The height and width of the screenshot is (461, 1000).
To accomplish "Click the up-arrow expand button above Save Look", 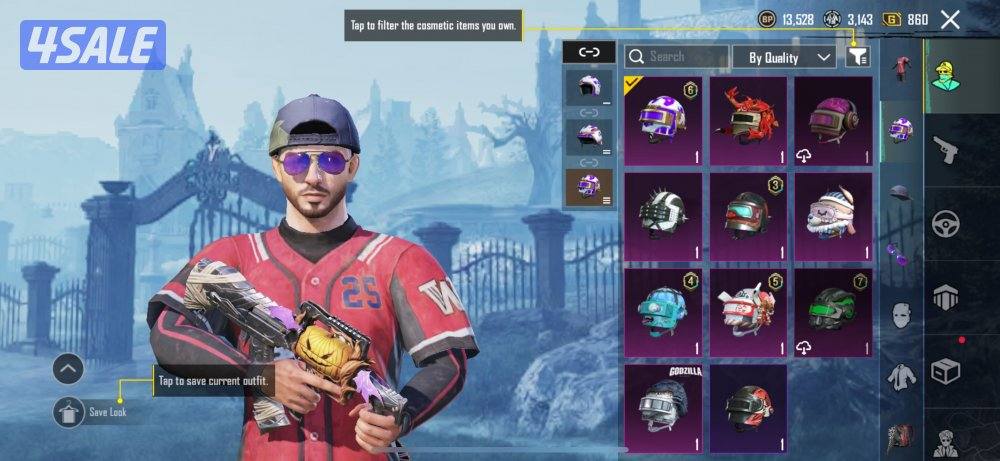I will 68,369.
